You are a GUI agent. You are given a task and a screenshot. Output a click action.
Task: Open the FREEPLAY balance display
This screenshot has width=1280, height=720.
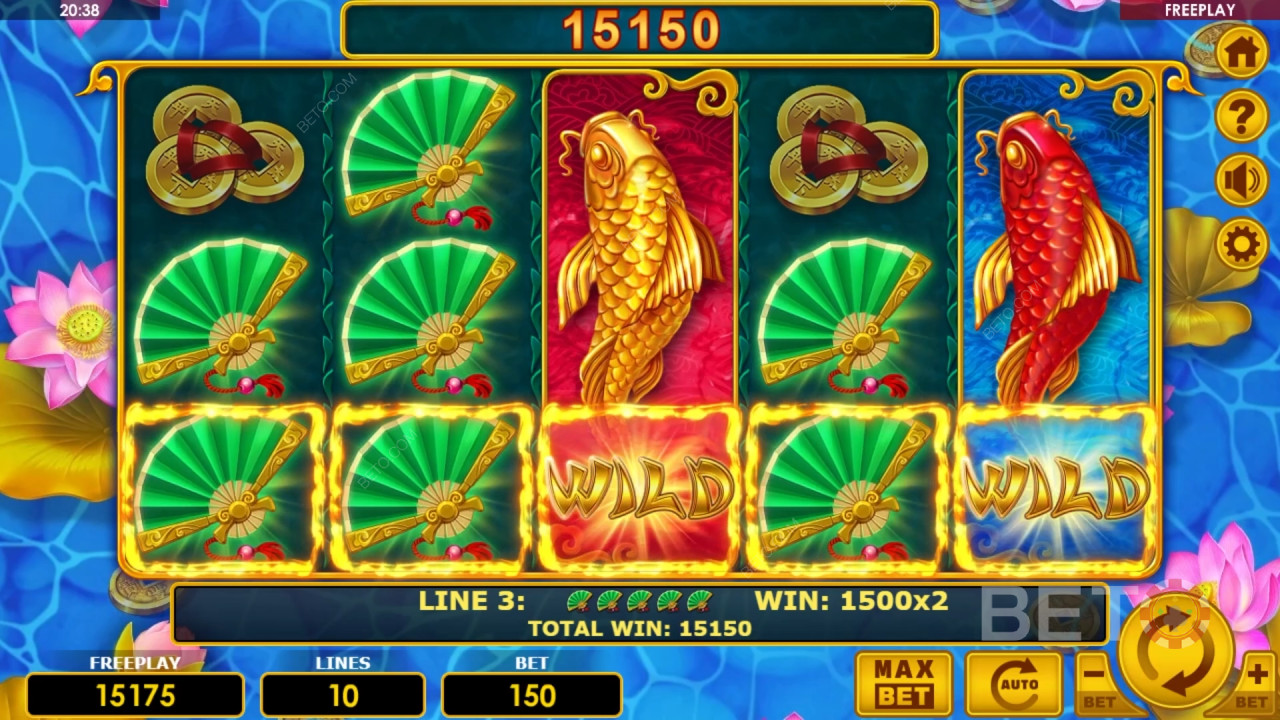click(135, 694)
